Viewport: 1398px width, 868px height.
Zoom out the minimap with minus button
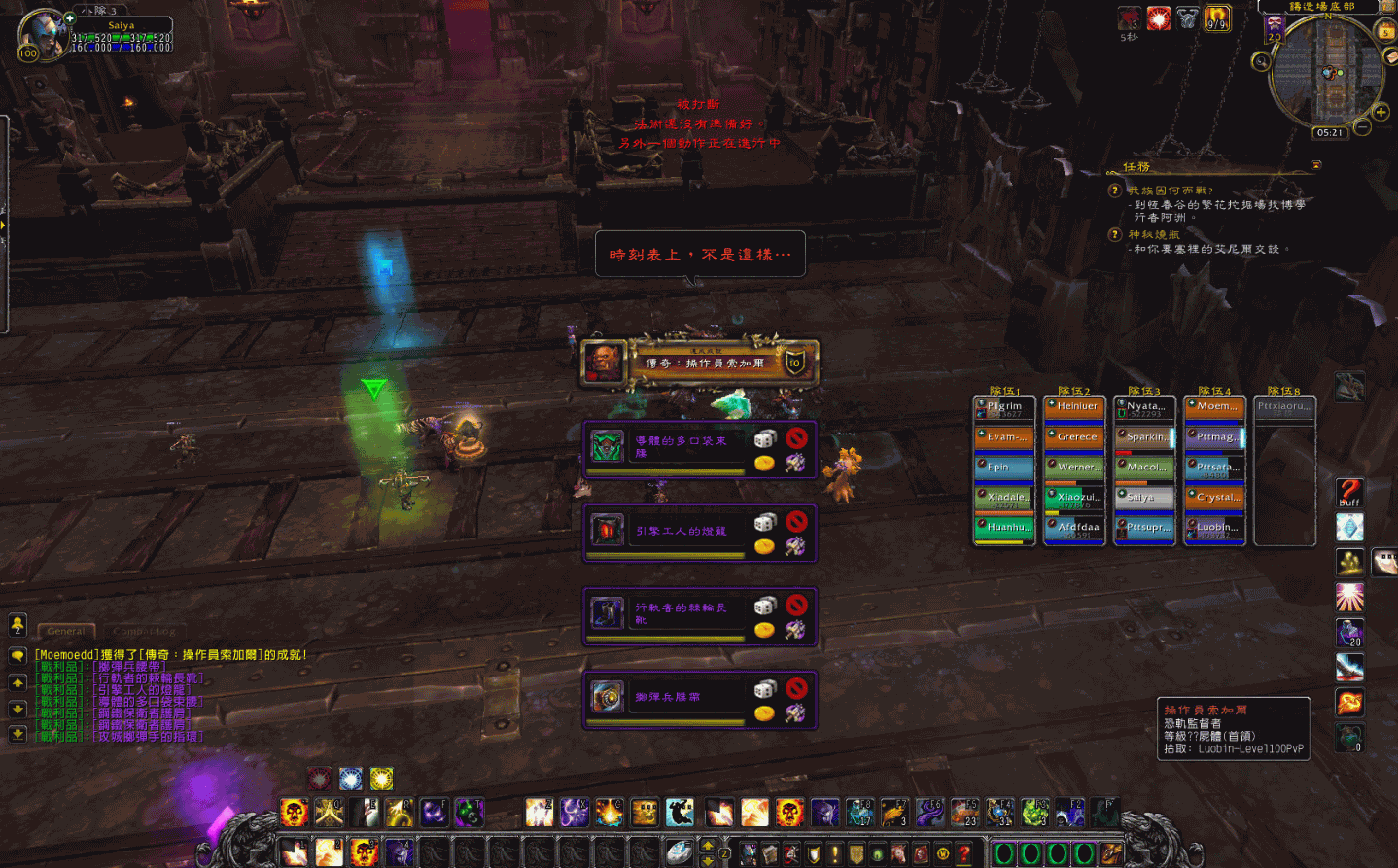(x=1363, y=127)
